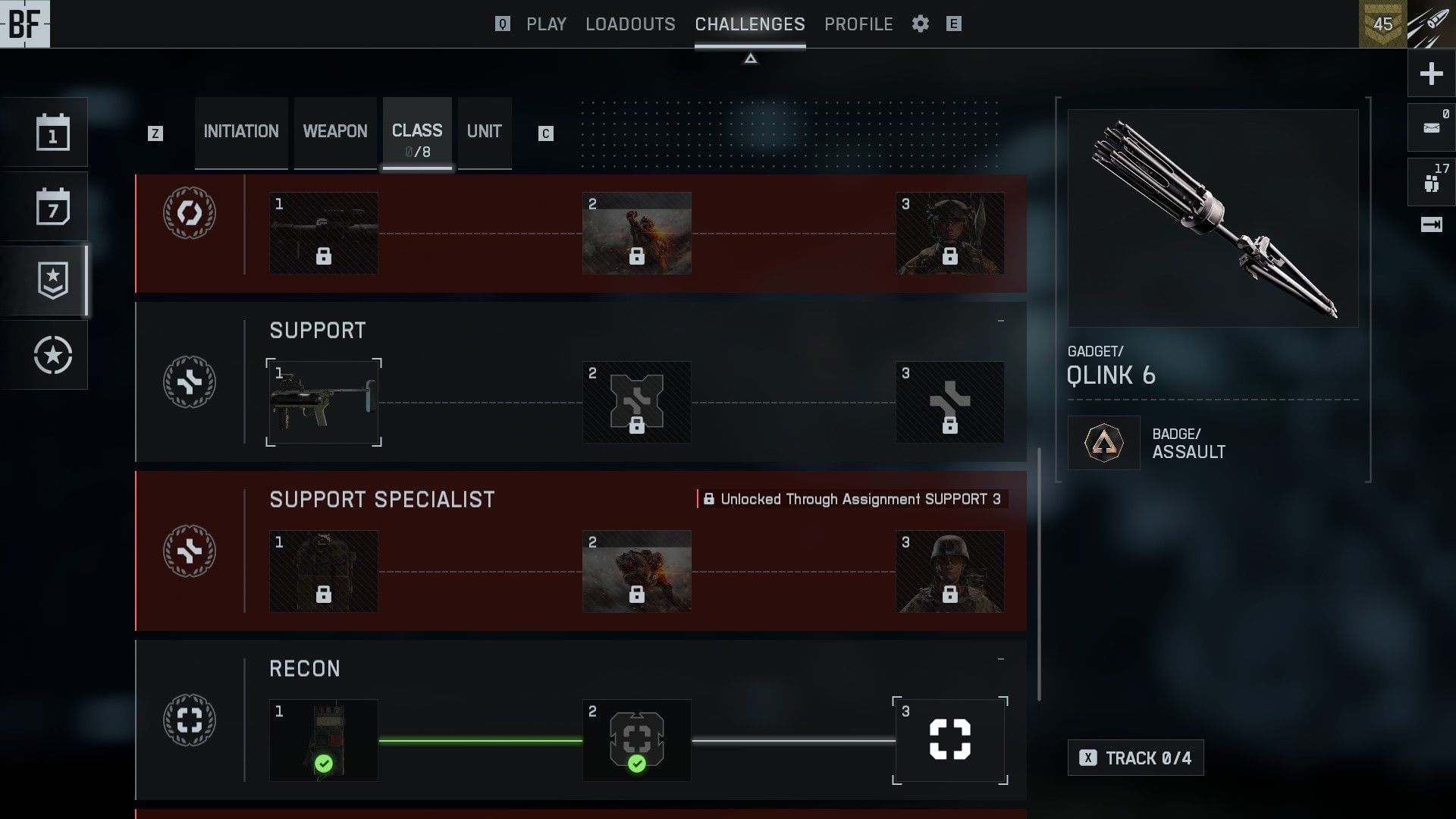The image size is (1456, 819).
Task: Open the Play menu
Action: 546,24
